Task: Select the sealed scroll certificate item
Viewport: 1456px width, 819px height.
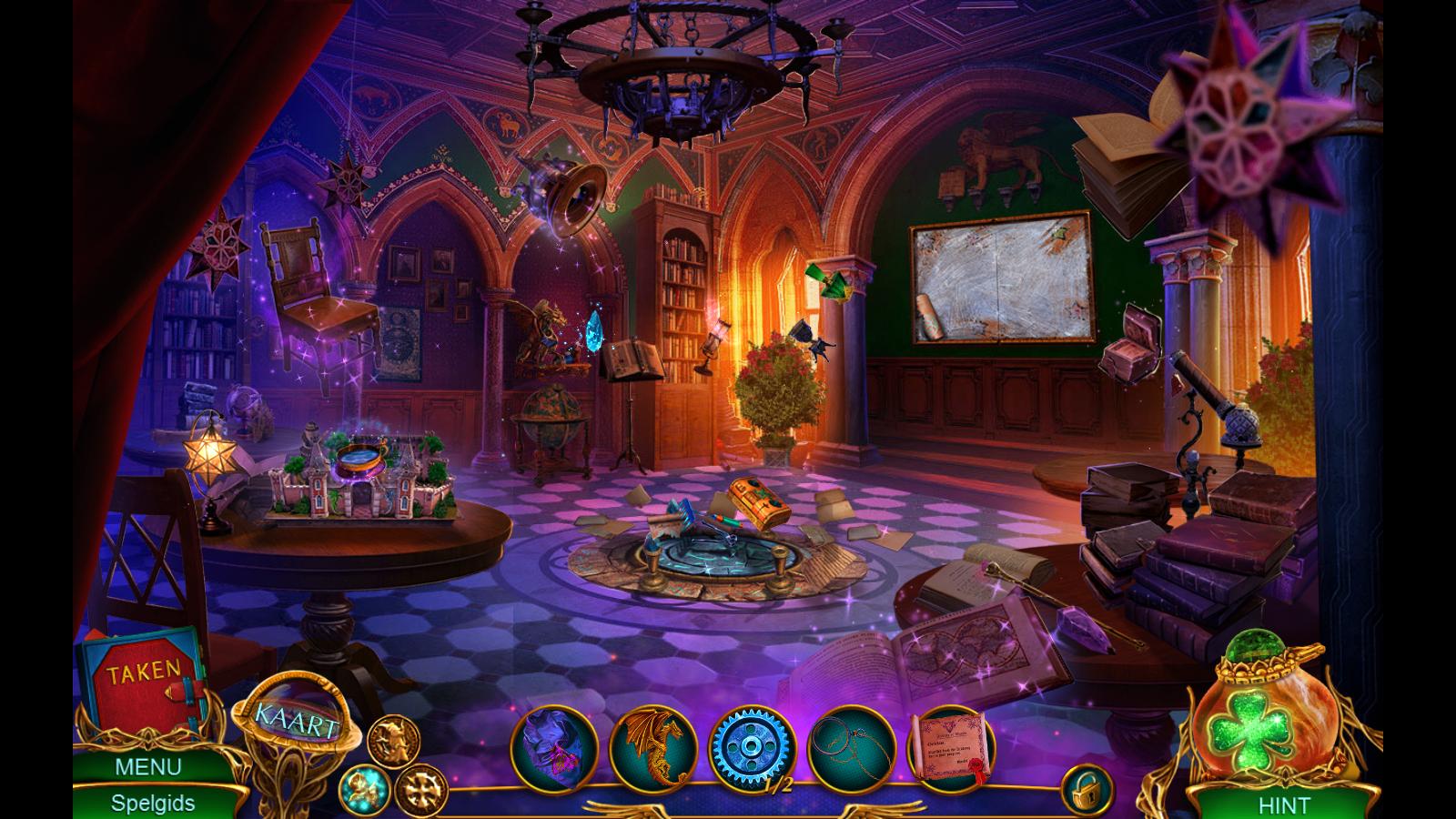Action: coord(950,749)
